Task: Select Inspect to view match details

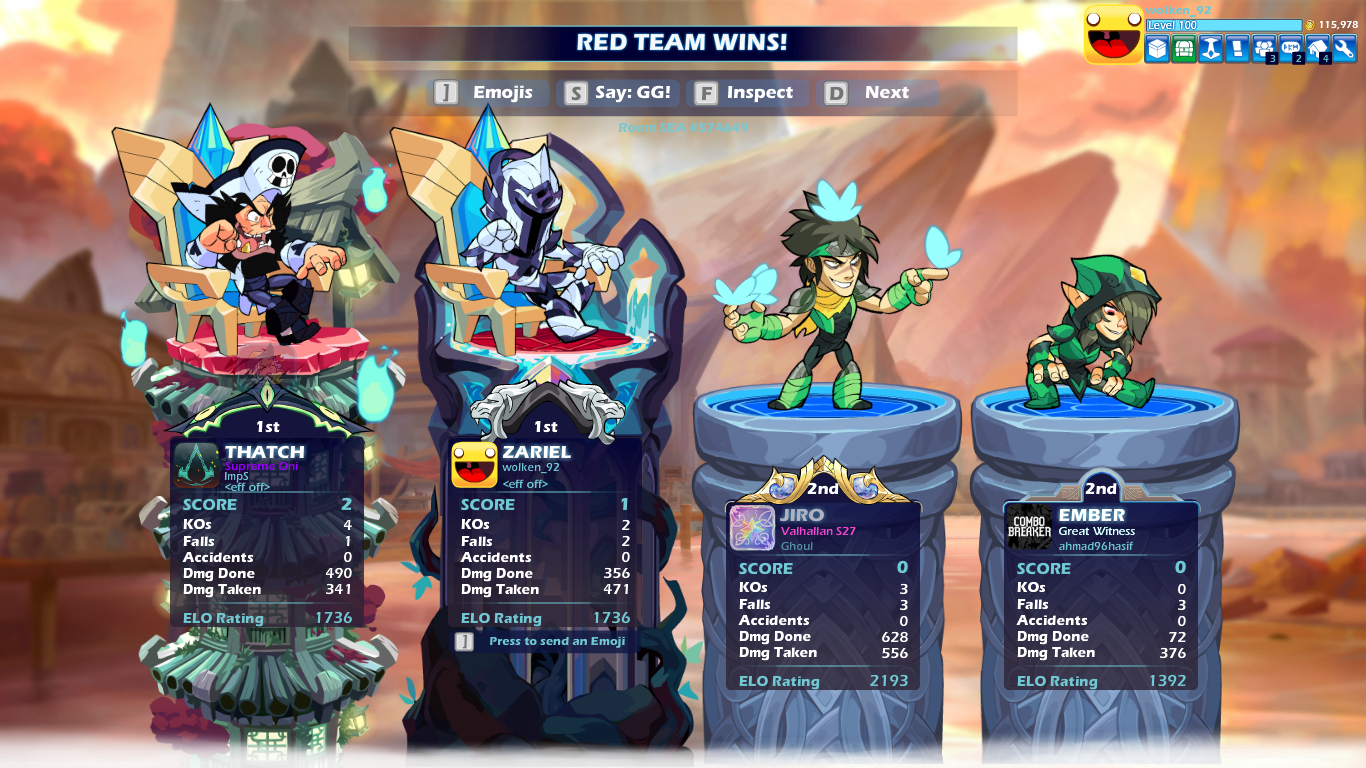Action: pos(748,92)
